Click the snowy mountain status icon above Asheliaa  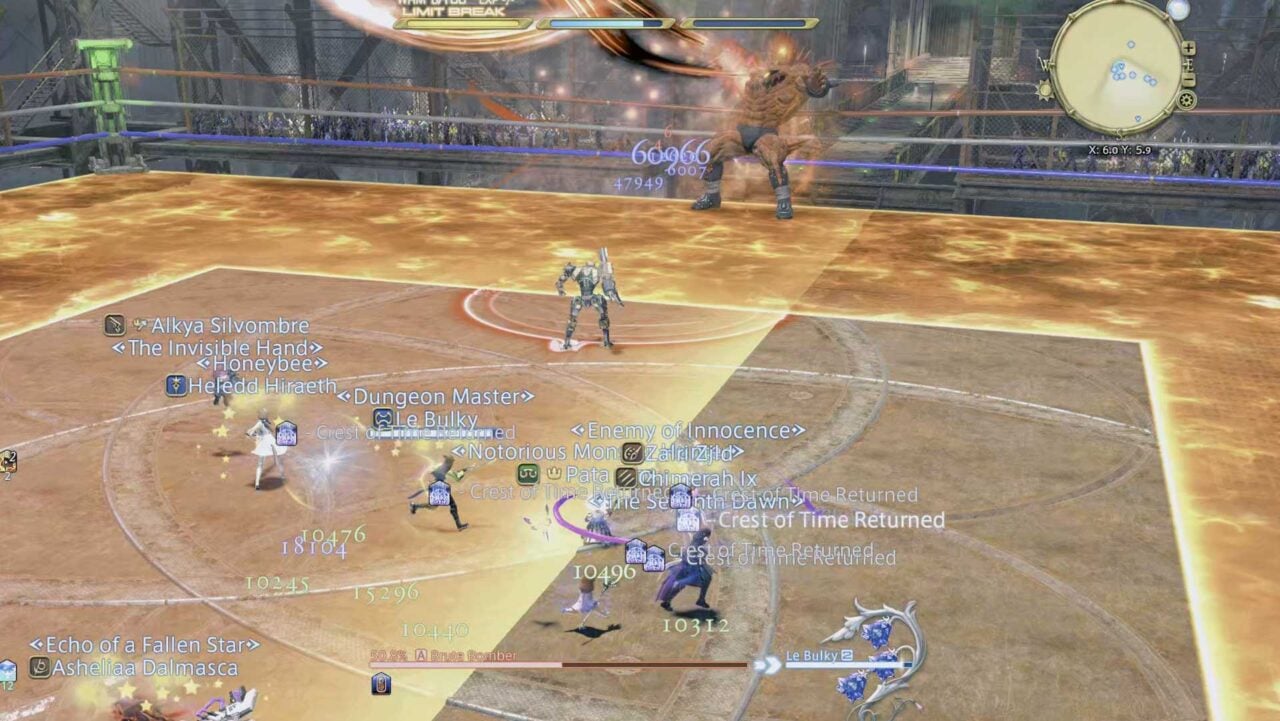coord(6,668)
